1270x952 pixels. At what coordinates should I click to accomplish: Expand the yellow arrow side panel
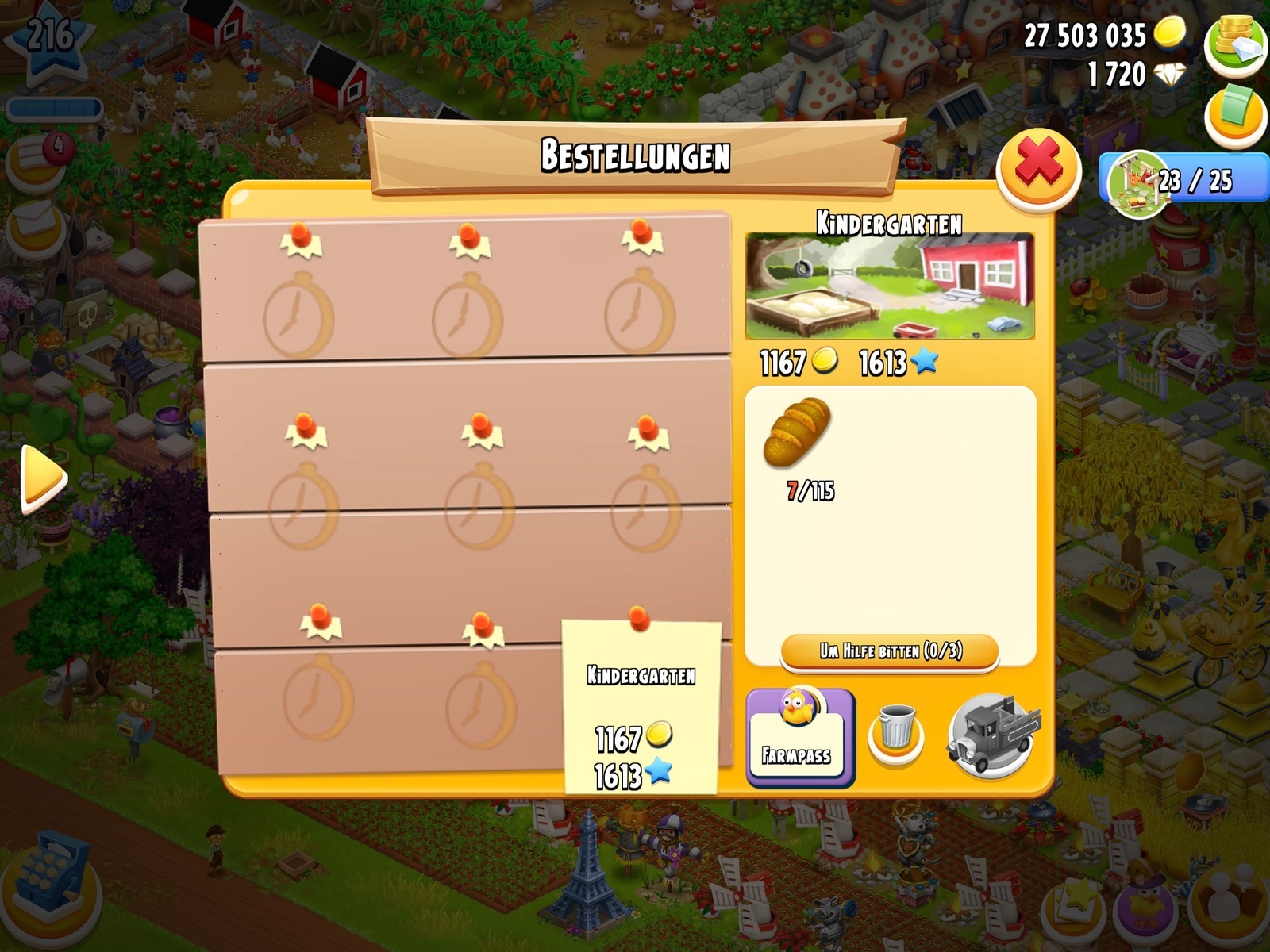[x=42, y=478]
